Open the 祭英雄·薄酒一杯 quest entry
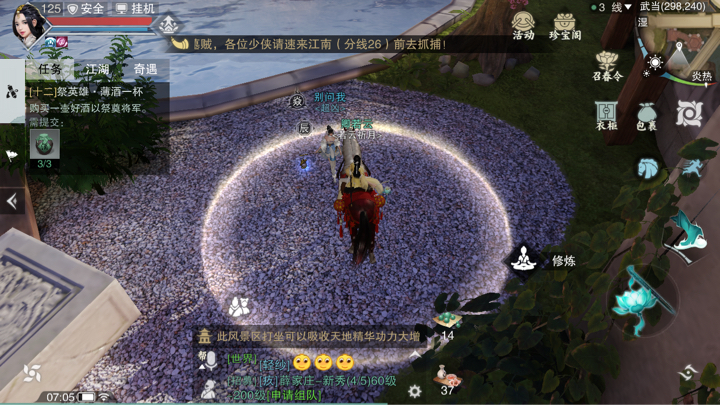 click(95, 91)
